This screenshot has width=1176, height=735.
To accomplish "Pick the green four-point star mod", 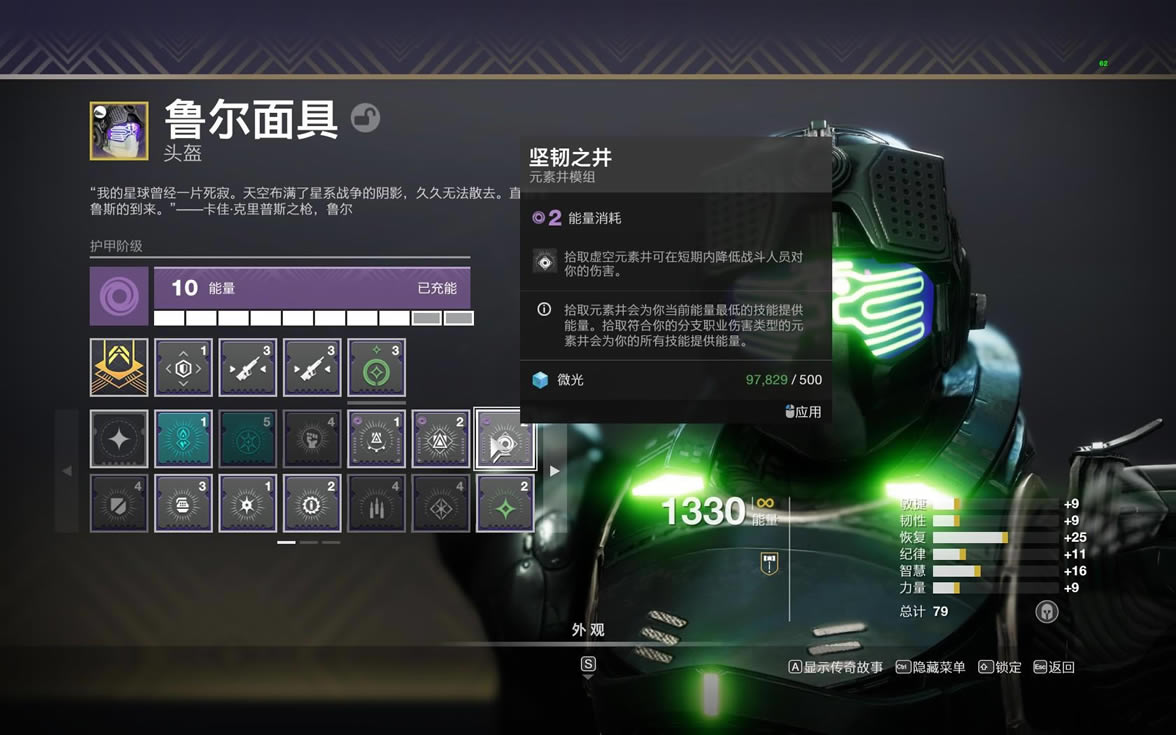I will click(505, 503).
